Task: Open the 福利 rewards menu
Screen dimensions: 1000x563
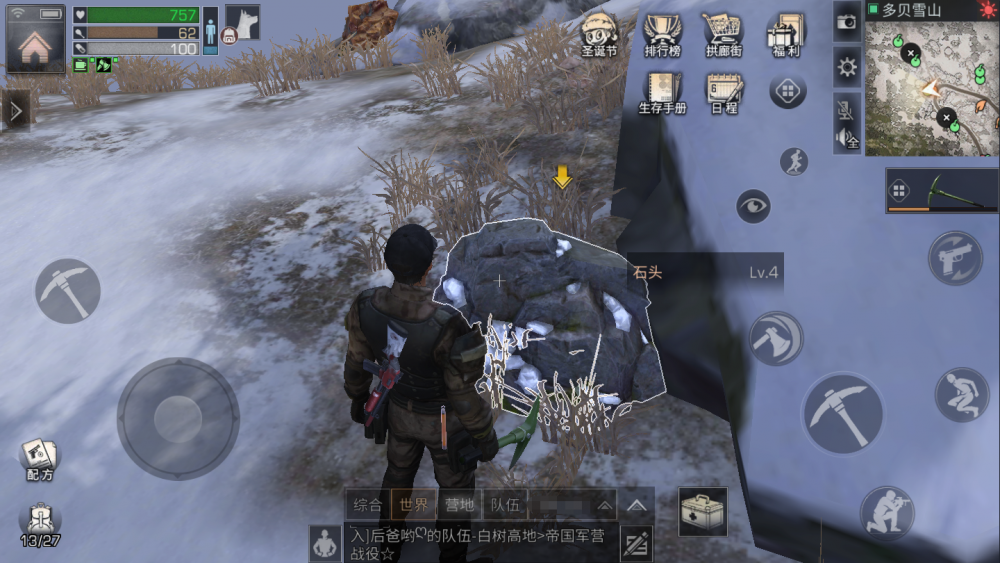Action: (786, 36)
